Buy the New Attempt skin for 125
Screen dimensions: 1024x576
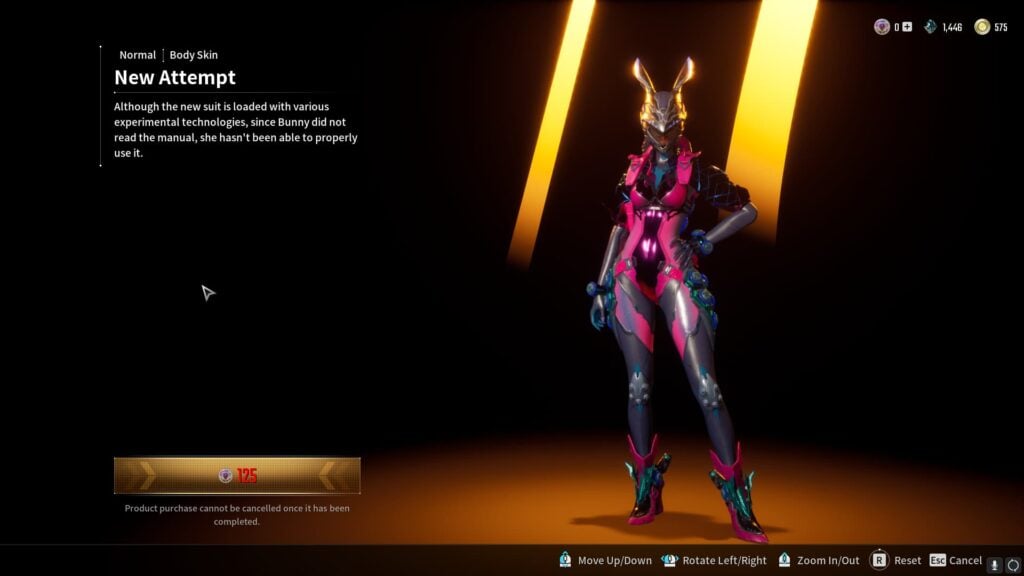pyautogui.click(x=237, y=475)
